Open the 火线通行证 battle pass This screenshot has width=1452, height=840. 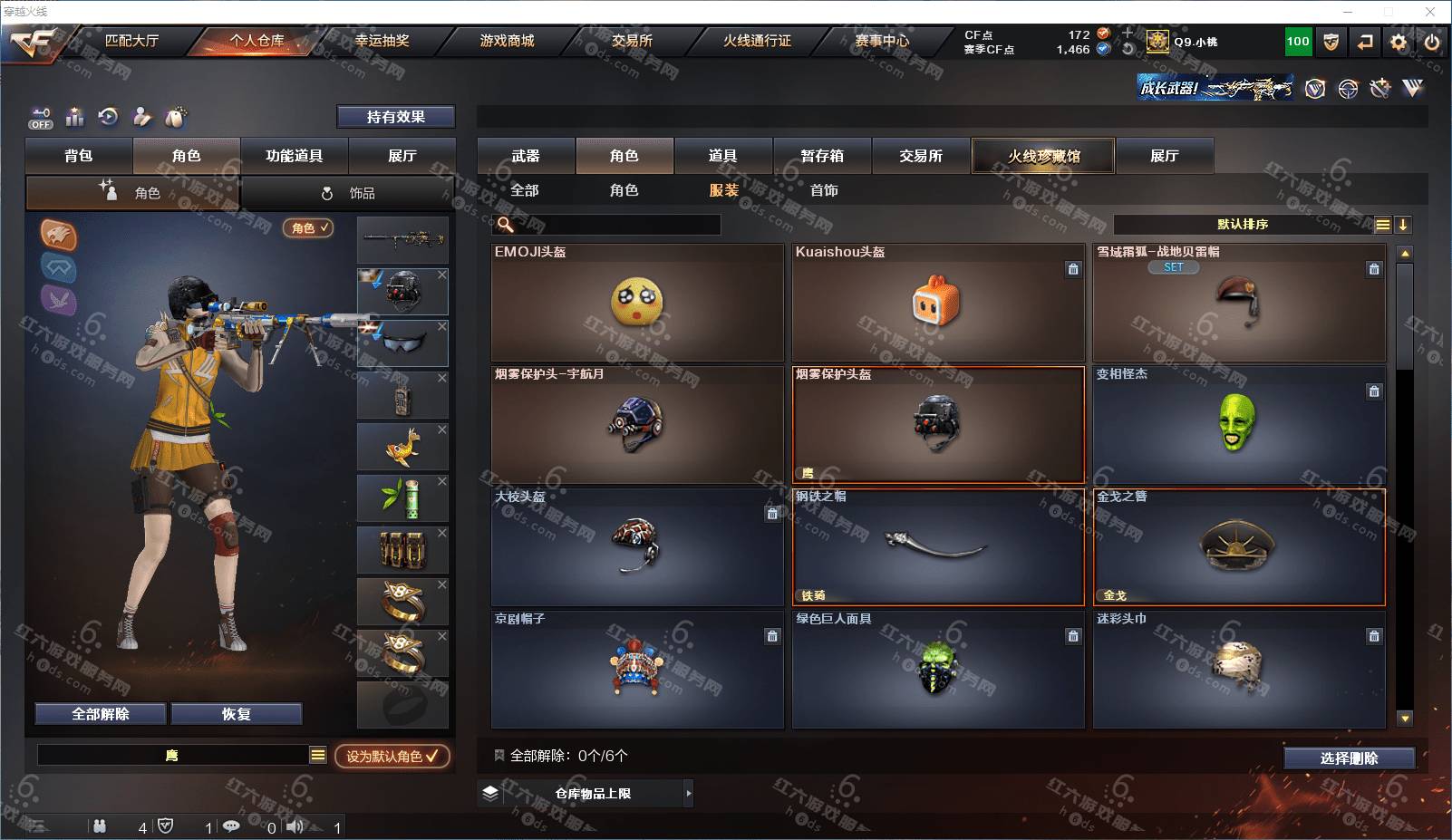click(x=757, y=41)
